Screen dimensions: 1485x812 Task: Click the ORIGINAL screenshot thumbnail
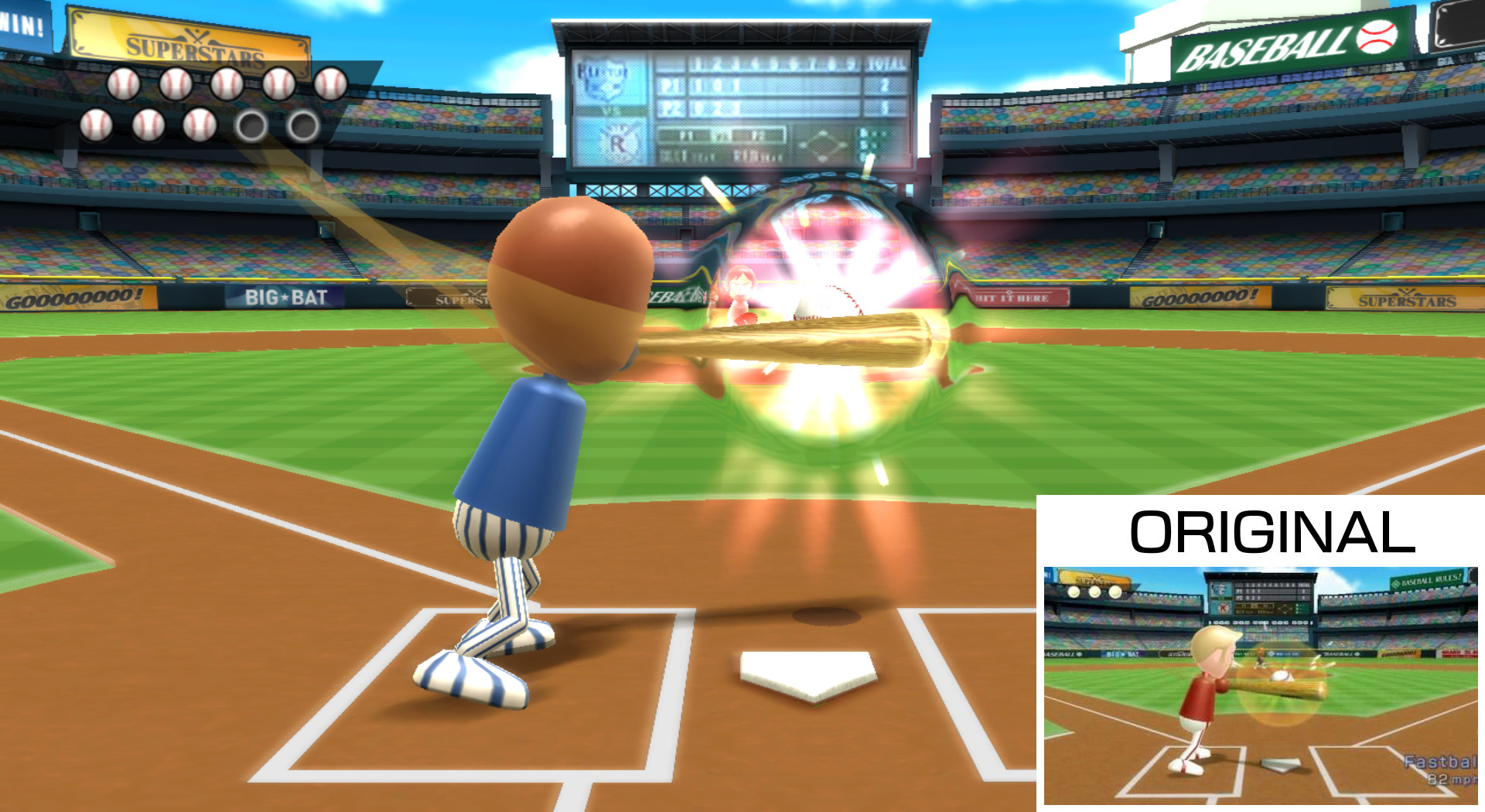[1261, 681]
